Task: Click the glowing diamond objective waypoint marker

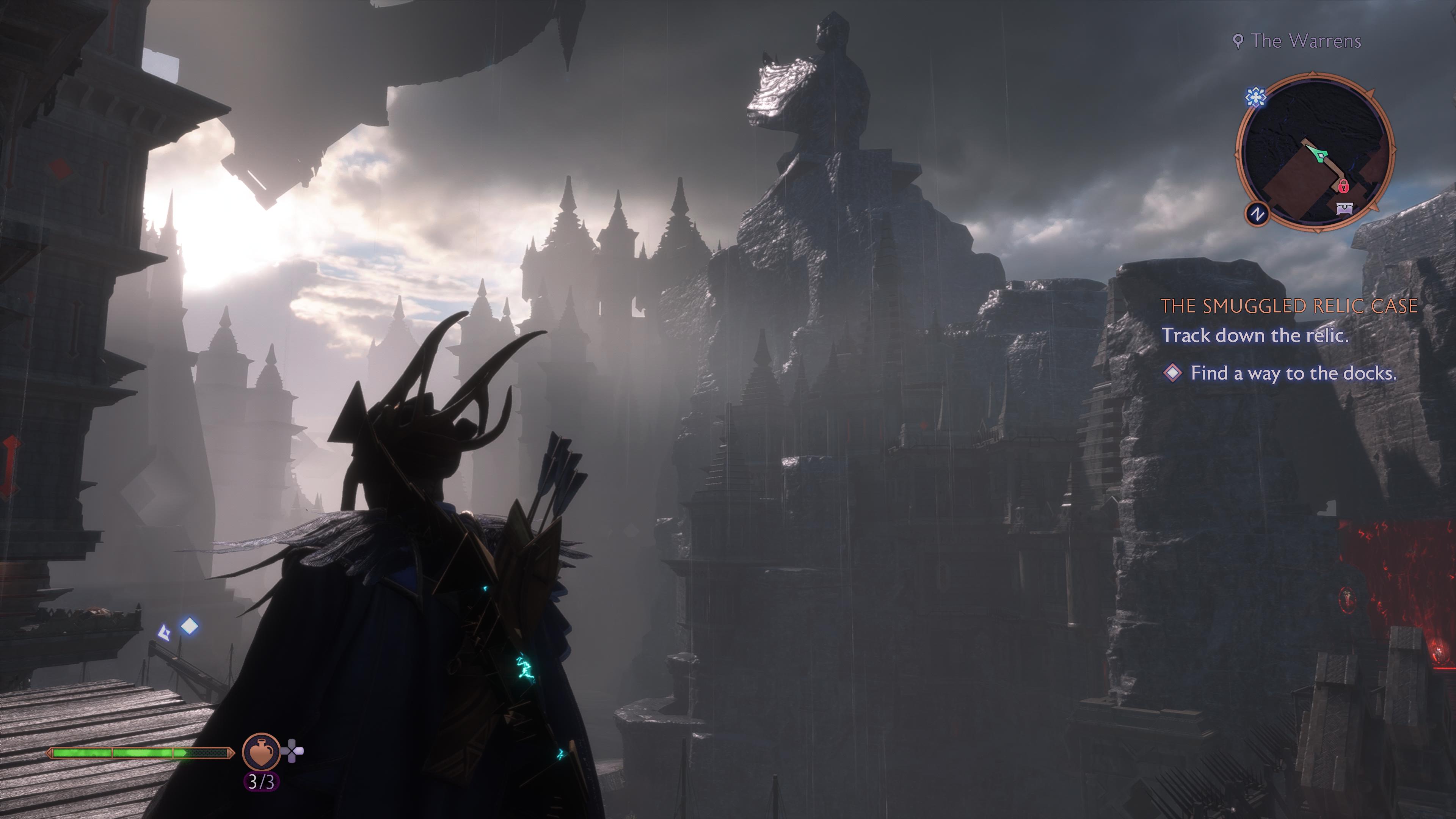Action: click(189, 626)
